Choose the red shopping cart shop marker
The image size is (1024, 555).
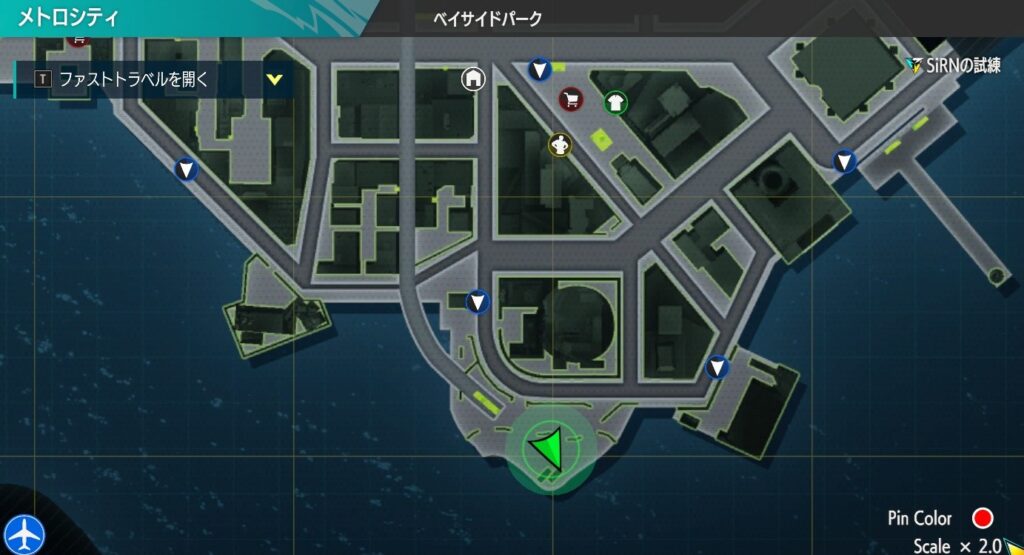coord(570,99)
